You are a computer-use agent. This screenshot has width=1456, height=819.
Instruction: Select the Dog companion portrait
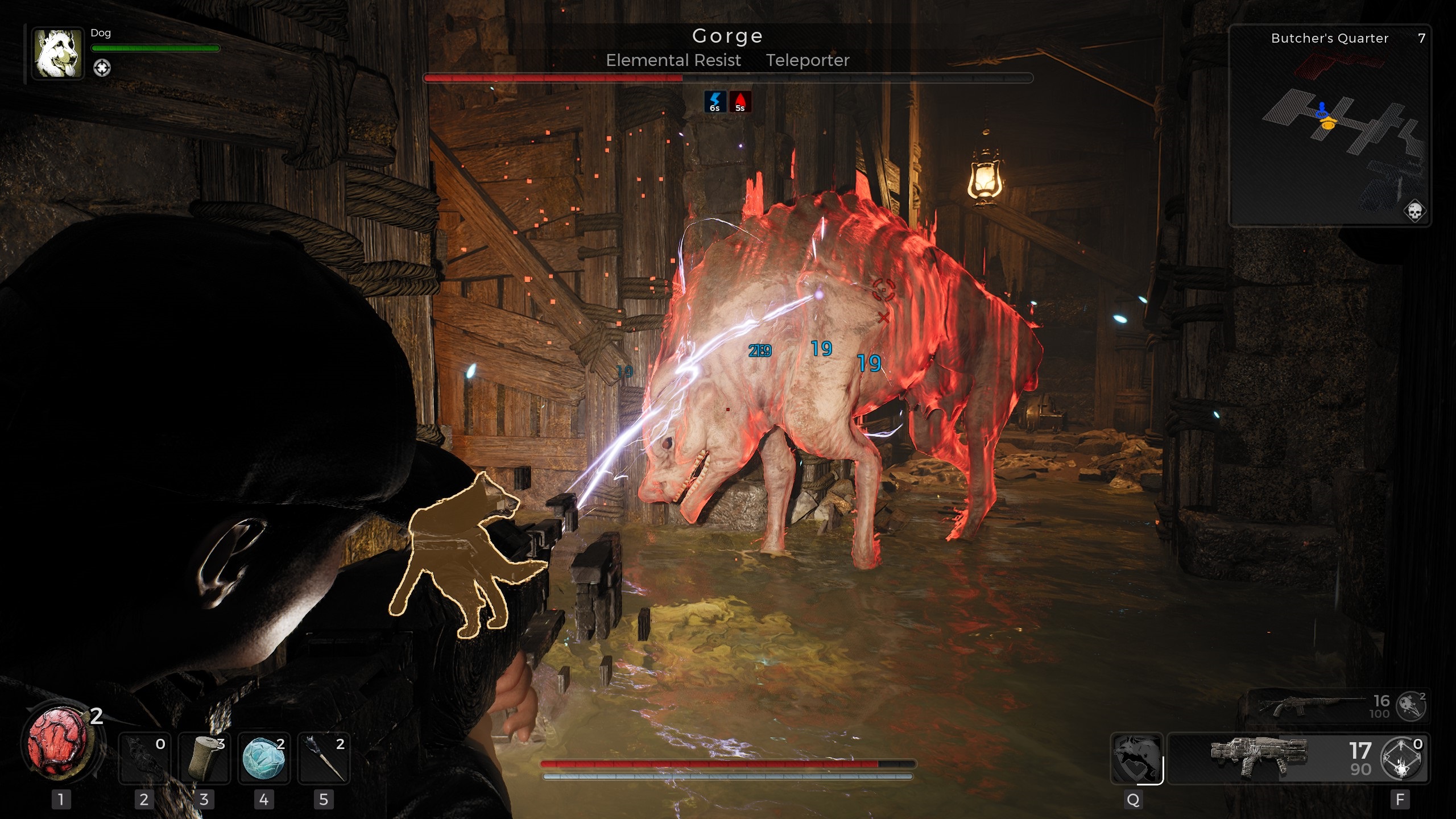pos(57,53)
